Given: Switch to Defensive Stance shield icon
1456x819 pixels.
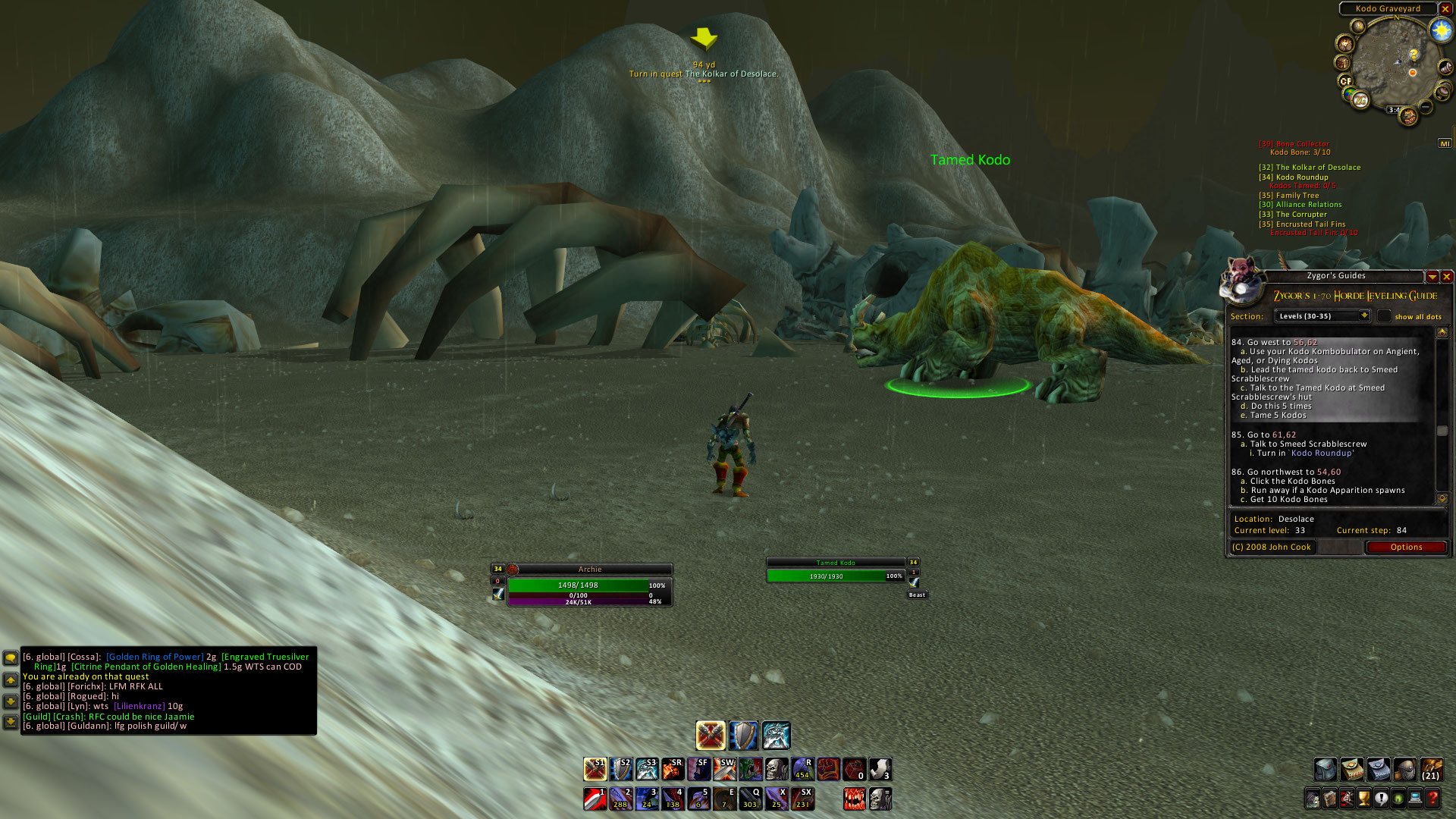Looking at the screenshot, I should click(743, 736).
